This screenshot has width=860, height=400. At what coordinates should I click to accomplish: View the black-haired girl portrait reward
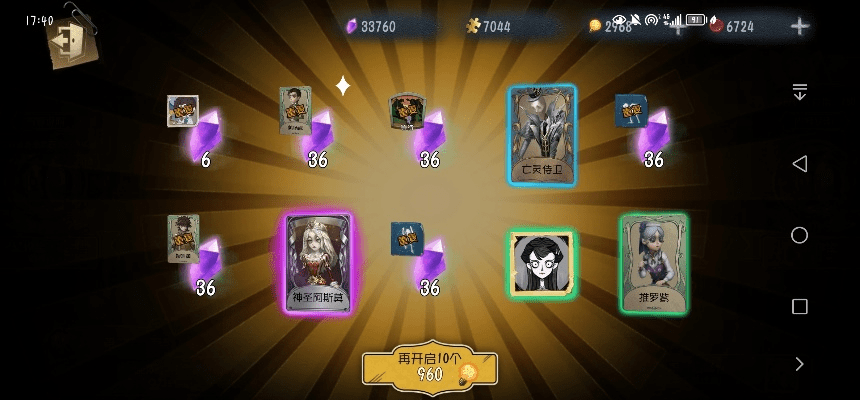(542, 264)
